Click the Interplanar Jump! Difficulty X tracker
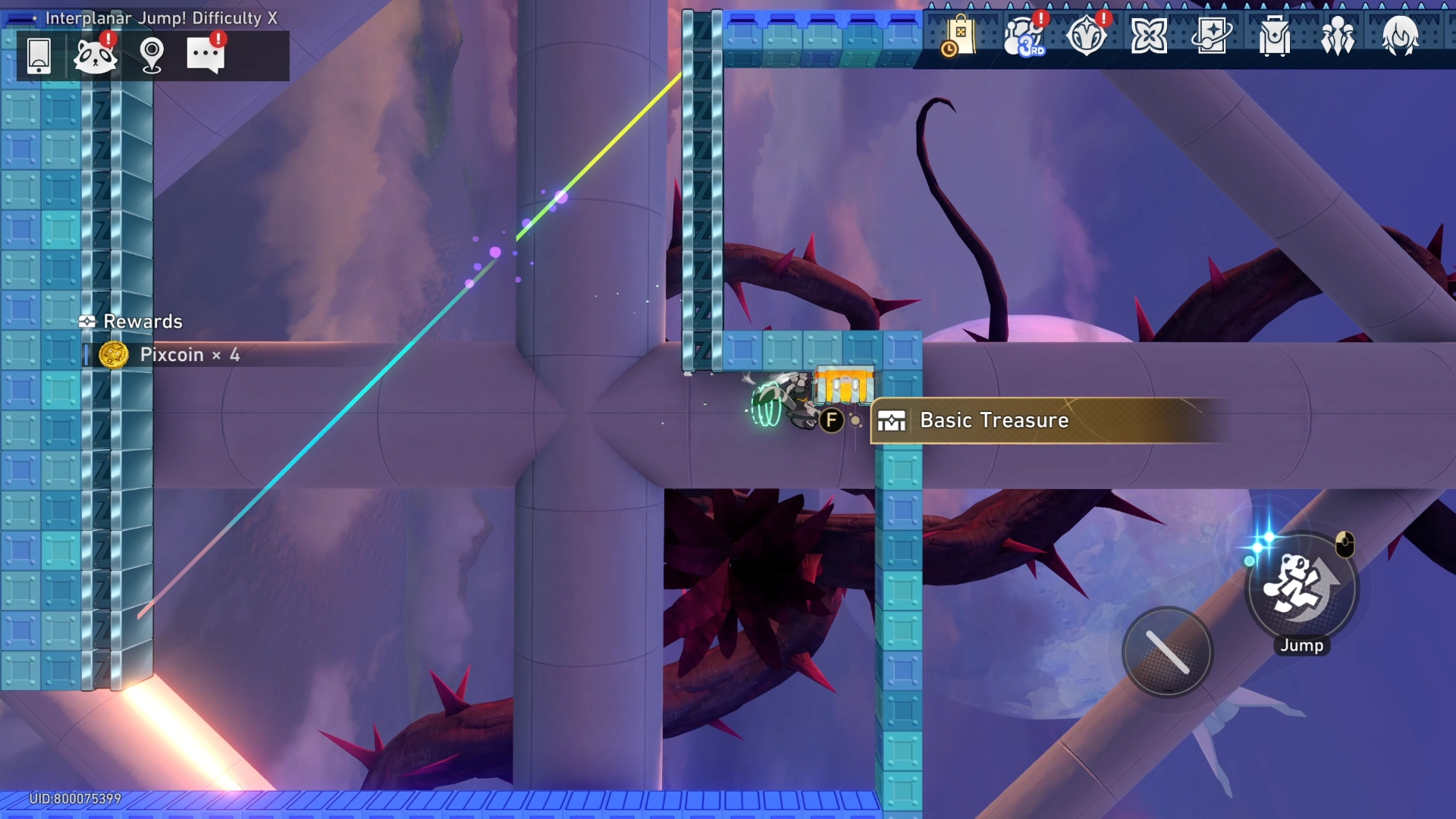The height and width of the screenshot is (819, 1456). click(x=161, y=18)
